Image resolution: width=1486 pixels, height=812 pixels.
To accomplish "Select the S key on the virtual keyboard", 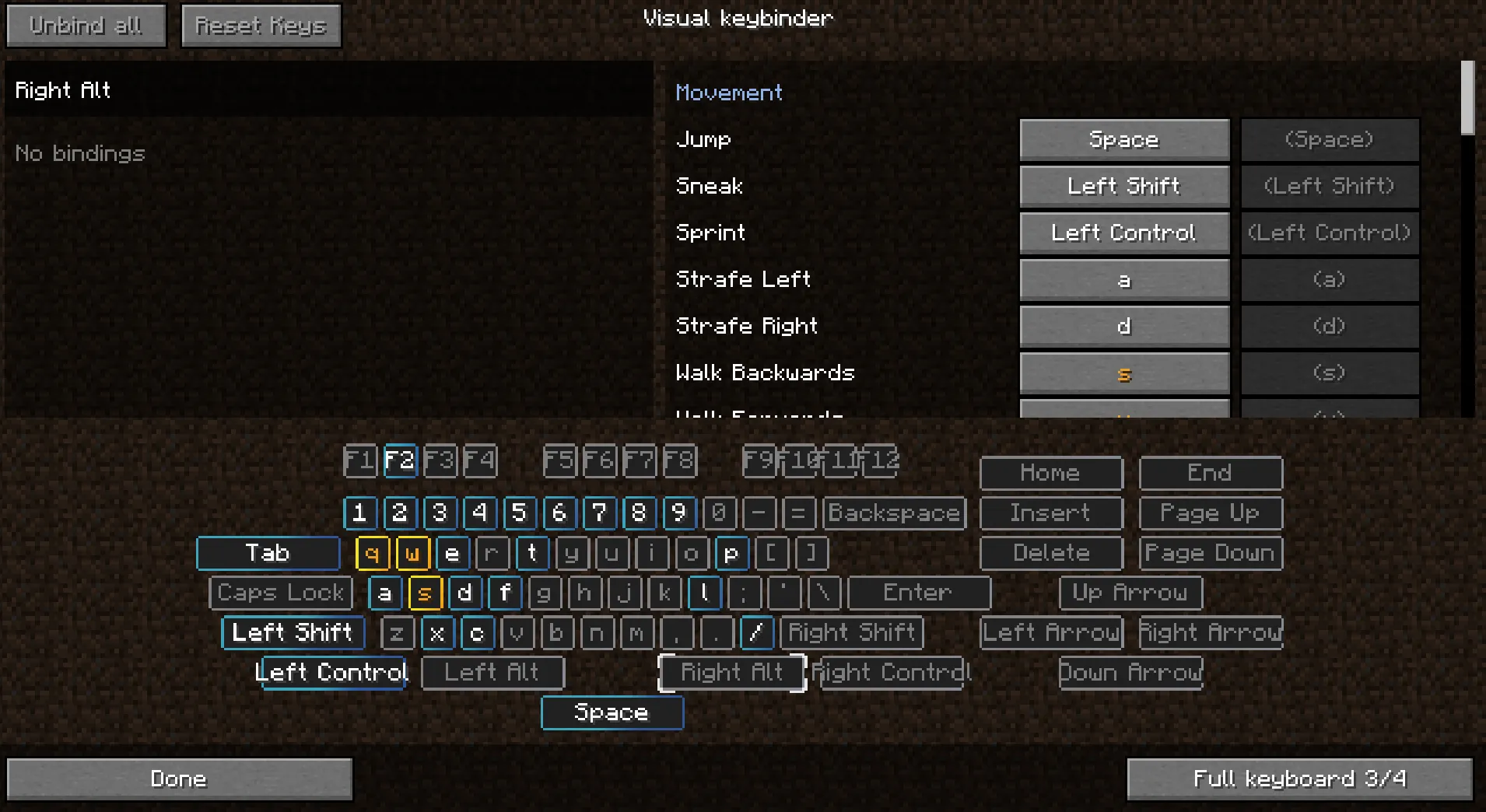I will [424, 593].
